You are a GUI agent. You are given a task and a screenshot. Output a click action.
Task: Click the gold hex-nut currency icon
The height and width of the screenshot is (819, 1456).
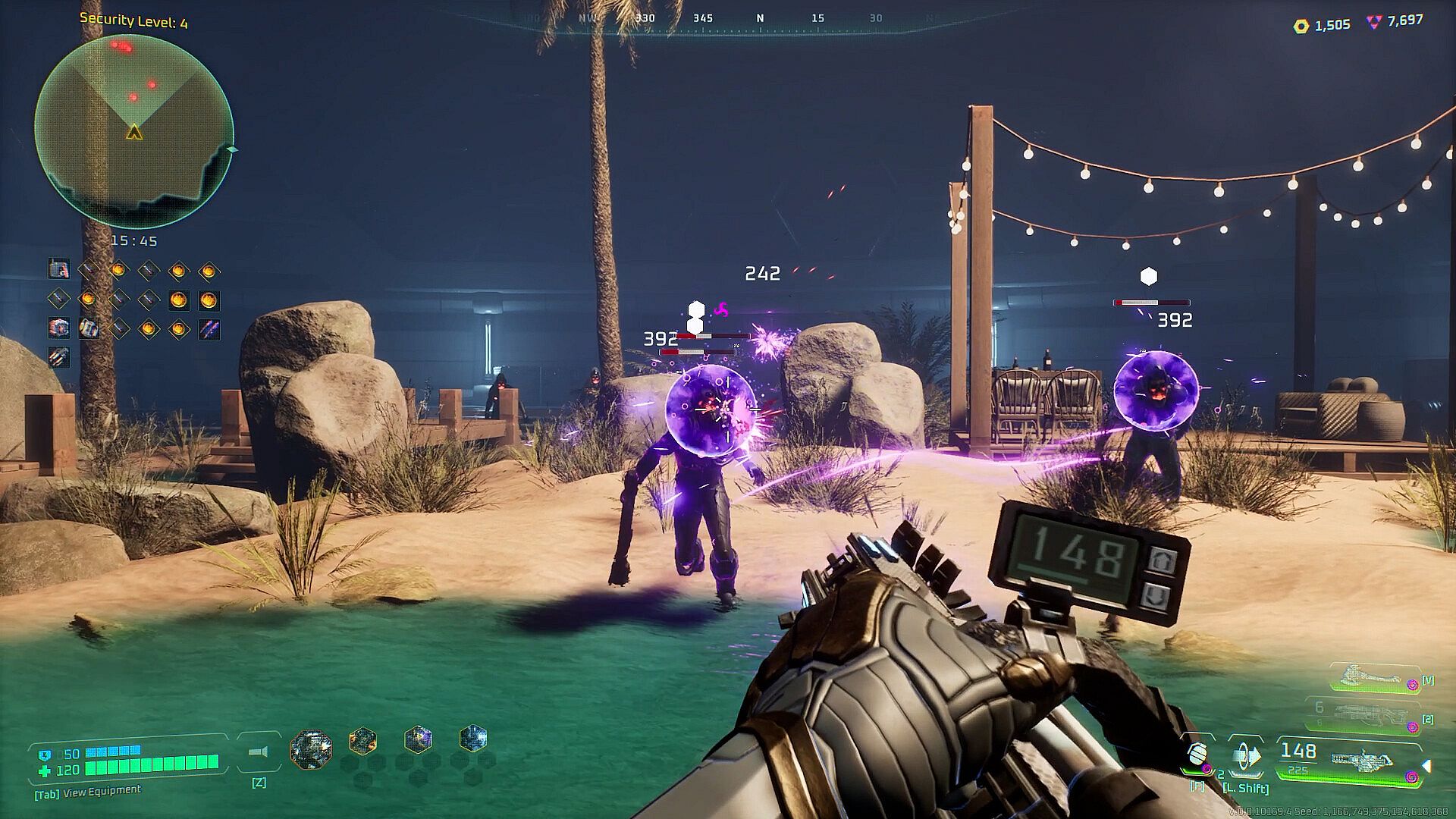(1301, 27)
